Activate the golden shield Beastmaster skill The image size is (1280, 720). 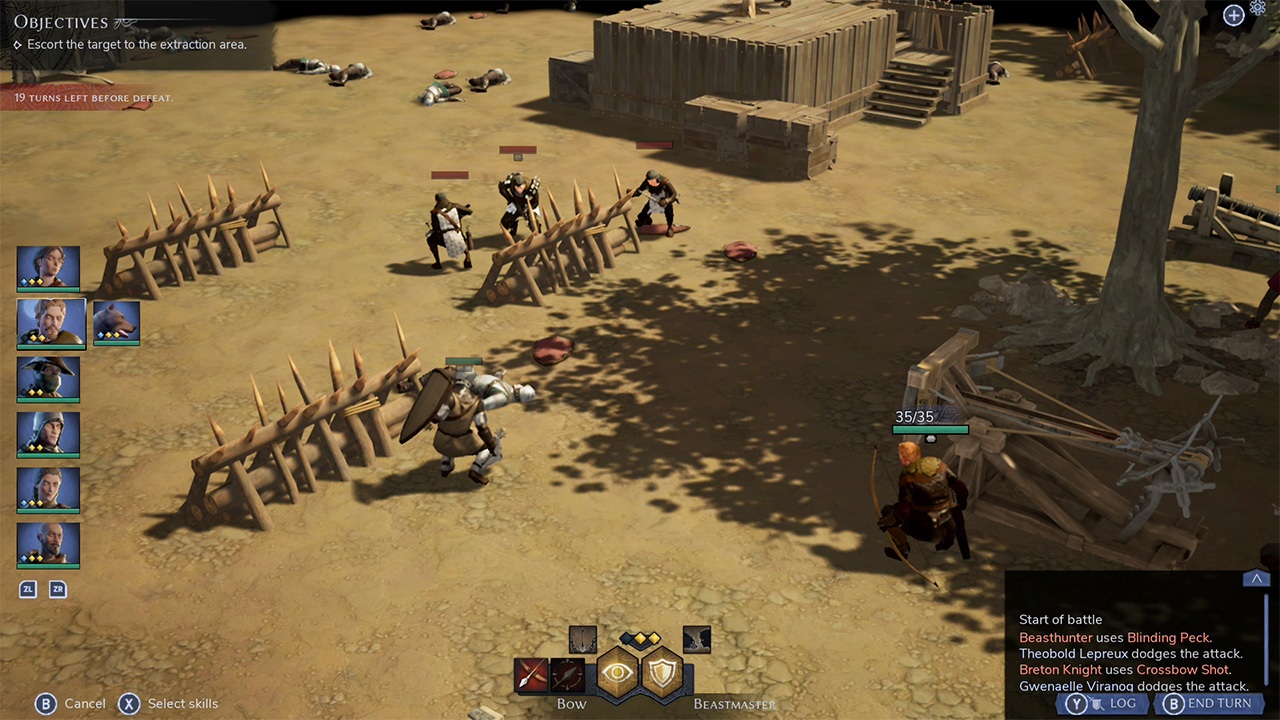[x=662, y=672]
